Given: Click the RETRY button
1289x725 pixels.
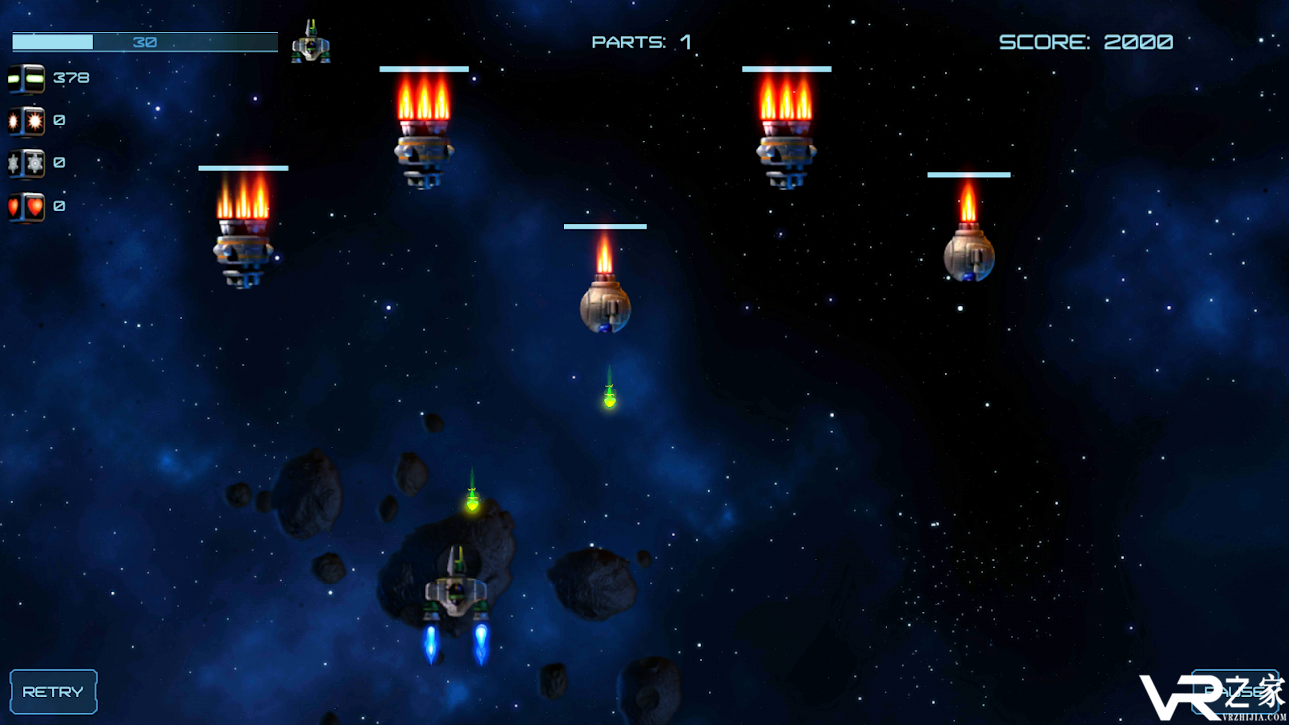Looking at the screenshot, I should (53, 692).
